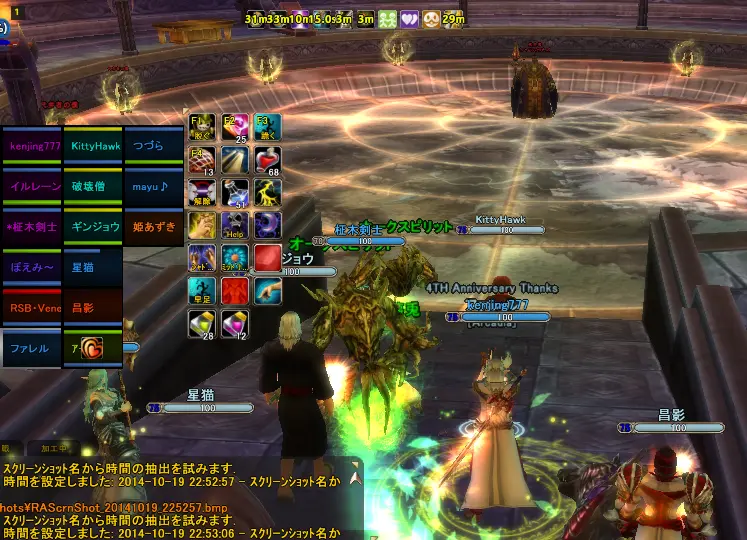Activate the crescent moon skill icon
This screenshot has width=747, height=540.
[267, 225]
